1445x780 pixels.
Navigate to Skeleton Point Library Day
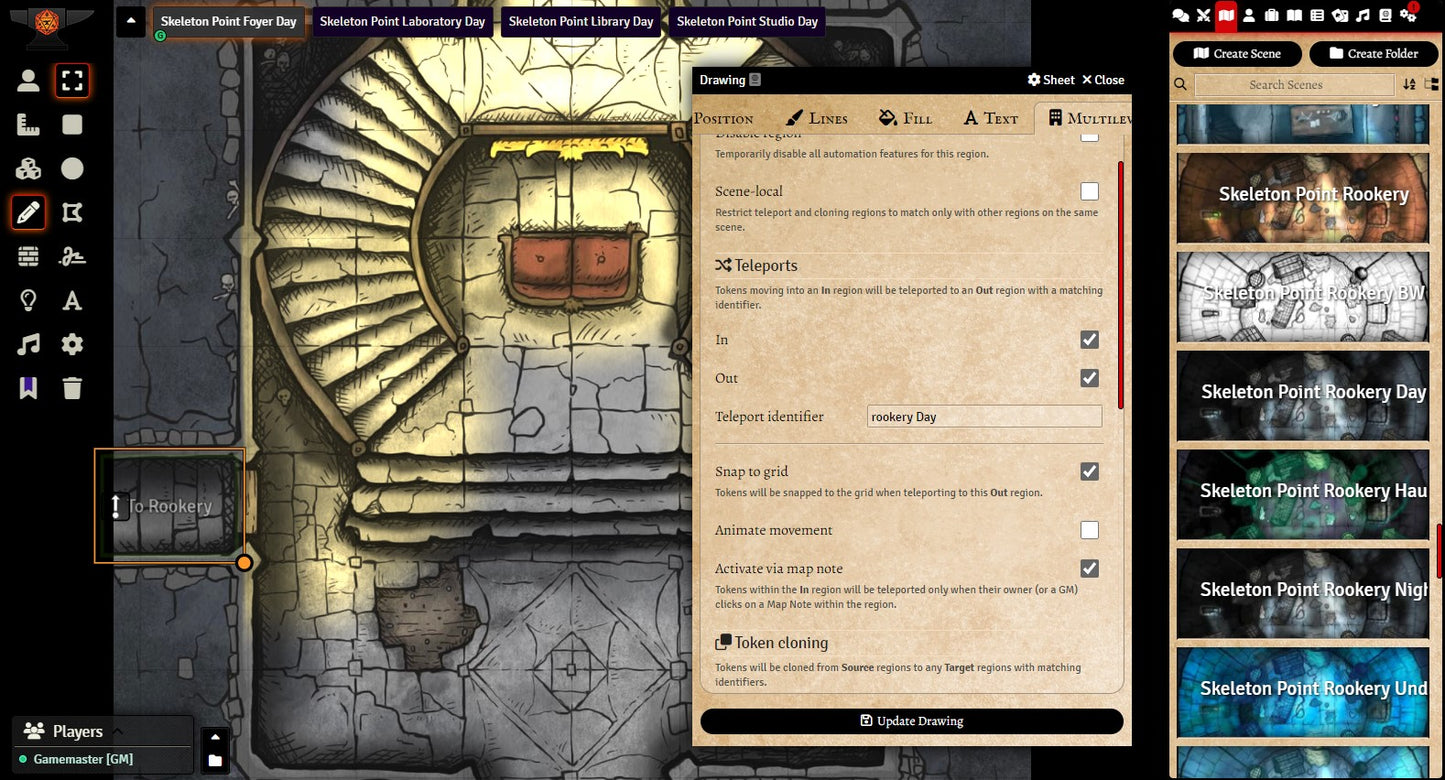[580, 22]
